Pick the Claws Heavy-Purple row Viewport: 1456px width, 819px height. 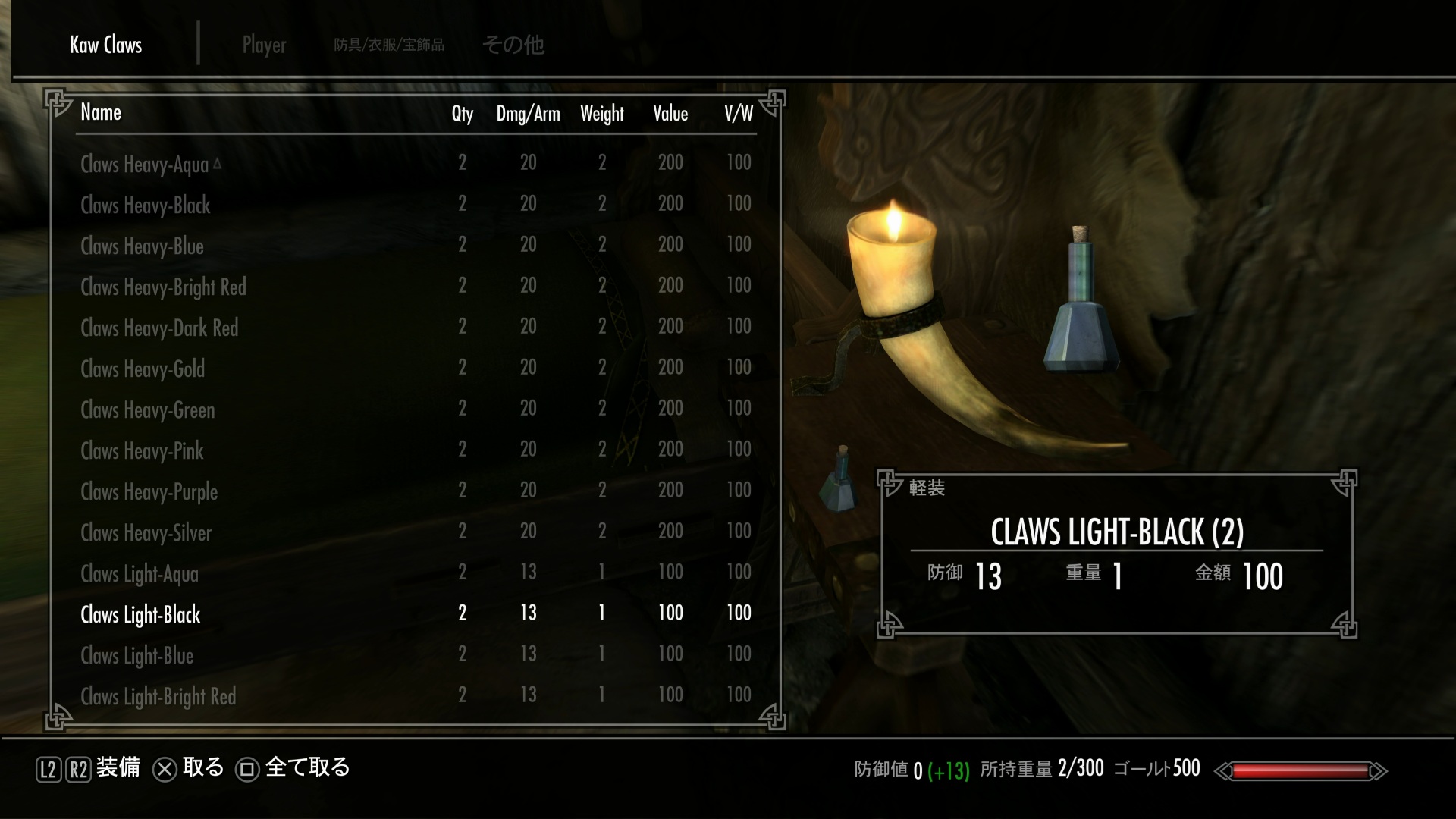pyautogui.click(x=149, y=491)
